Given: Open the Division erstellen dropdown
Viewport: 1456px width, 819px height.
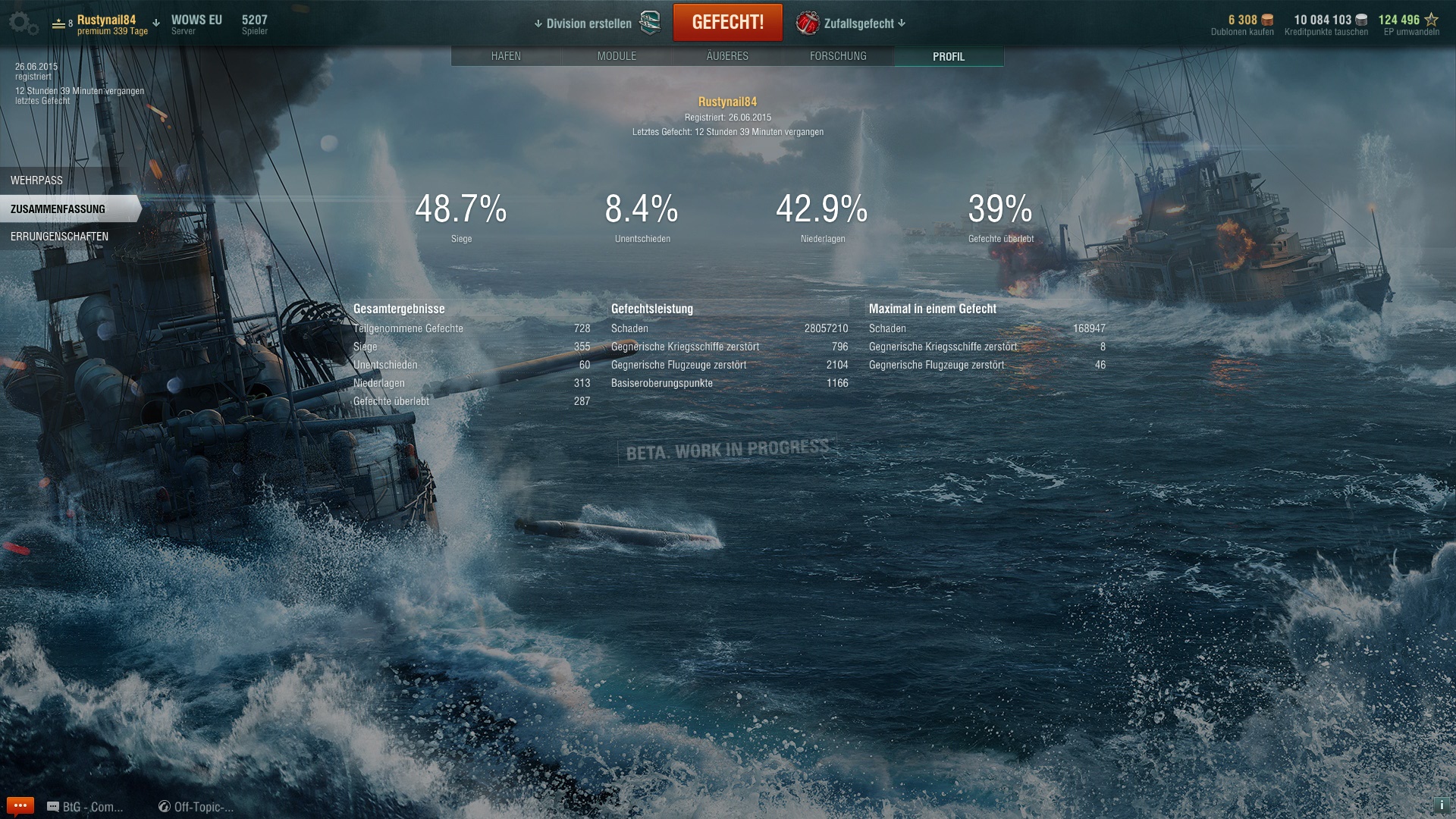Looking at the screenshot, I should tap(583, 24).
